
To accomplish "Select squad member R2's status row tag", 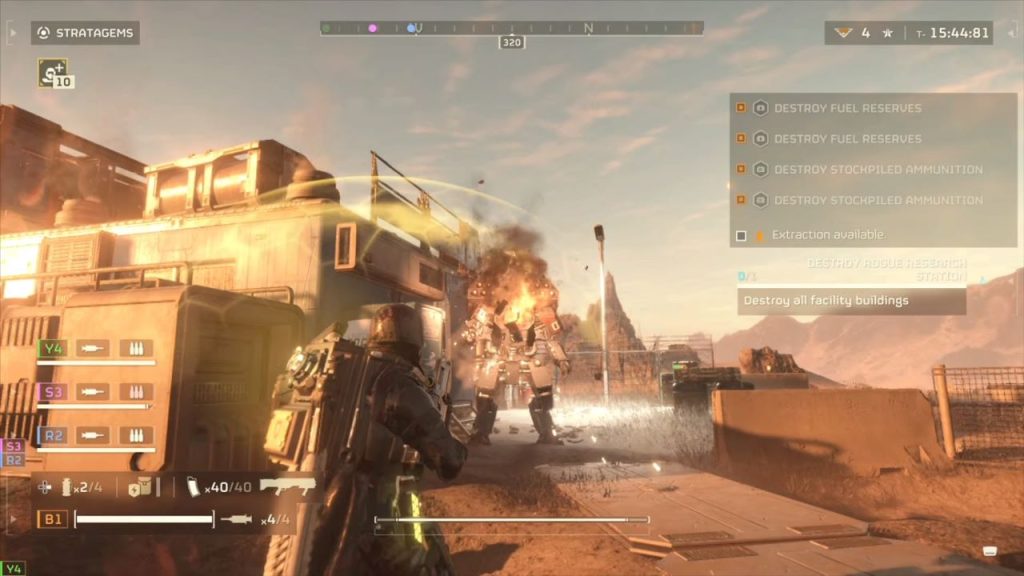I will pyautogui.click(x=52, y=435).
